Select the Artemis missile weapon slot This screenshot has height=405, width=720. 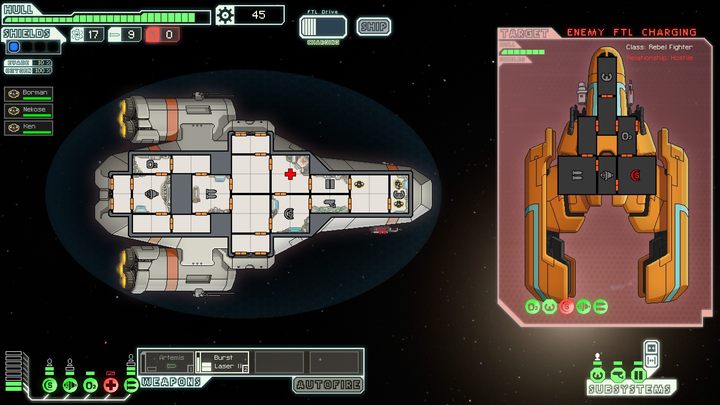[166, 361]
